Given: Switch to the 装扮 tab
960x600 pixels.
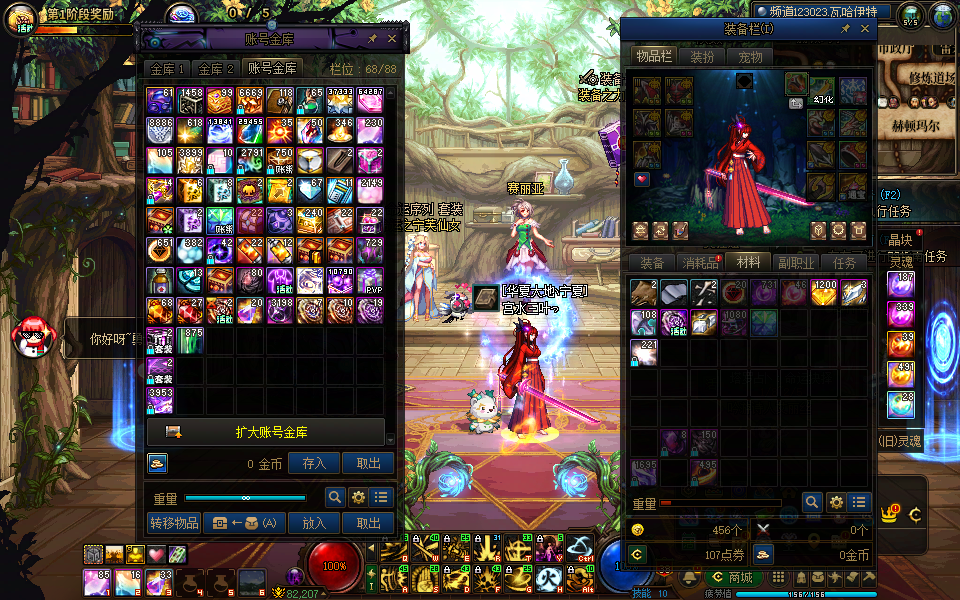Looking at the screenshot, I should [702, 57].
